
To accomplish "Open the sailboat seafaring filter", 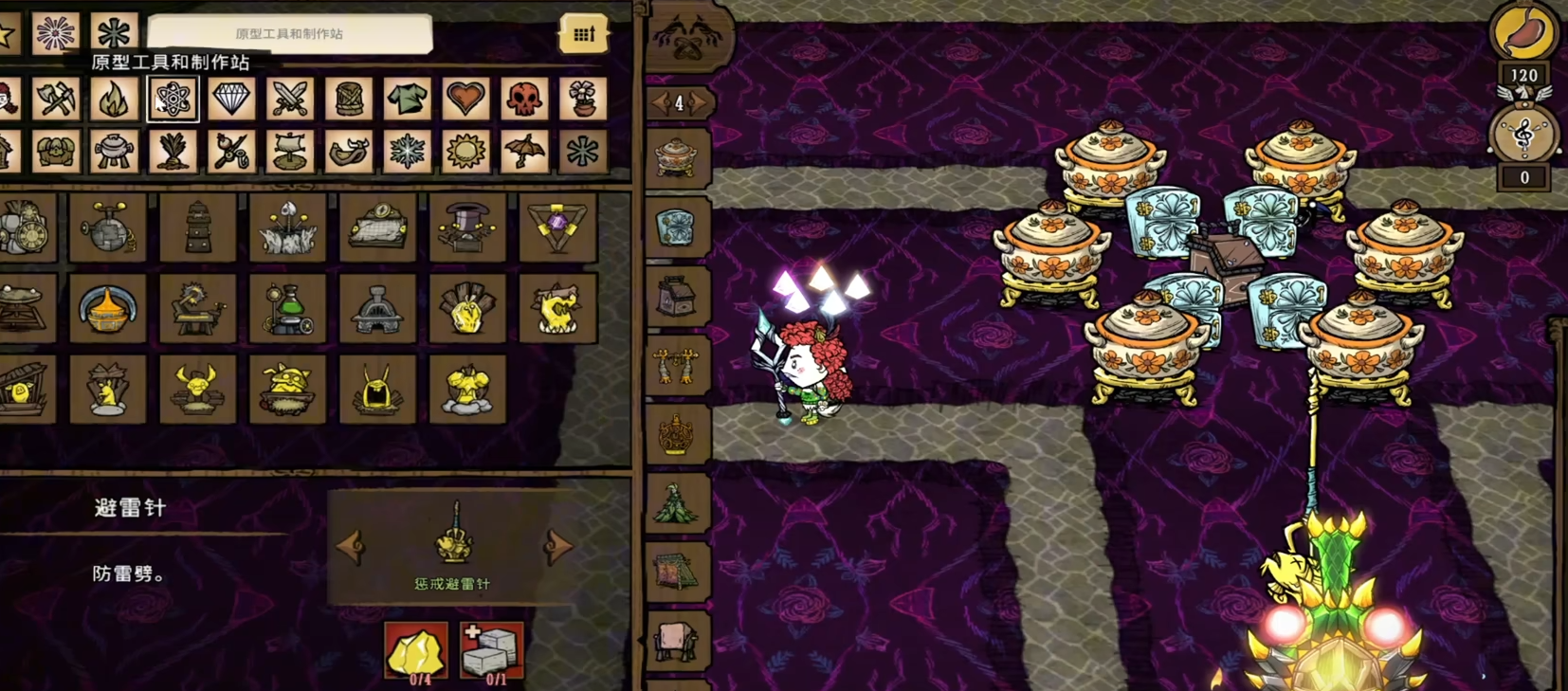I will 290,152.
